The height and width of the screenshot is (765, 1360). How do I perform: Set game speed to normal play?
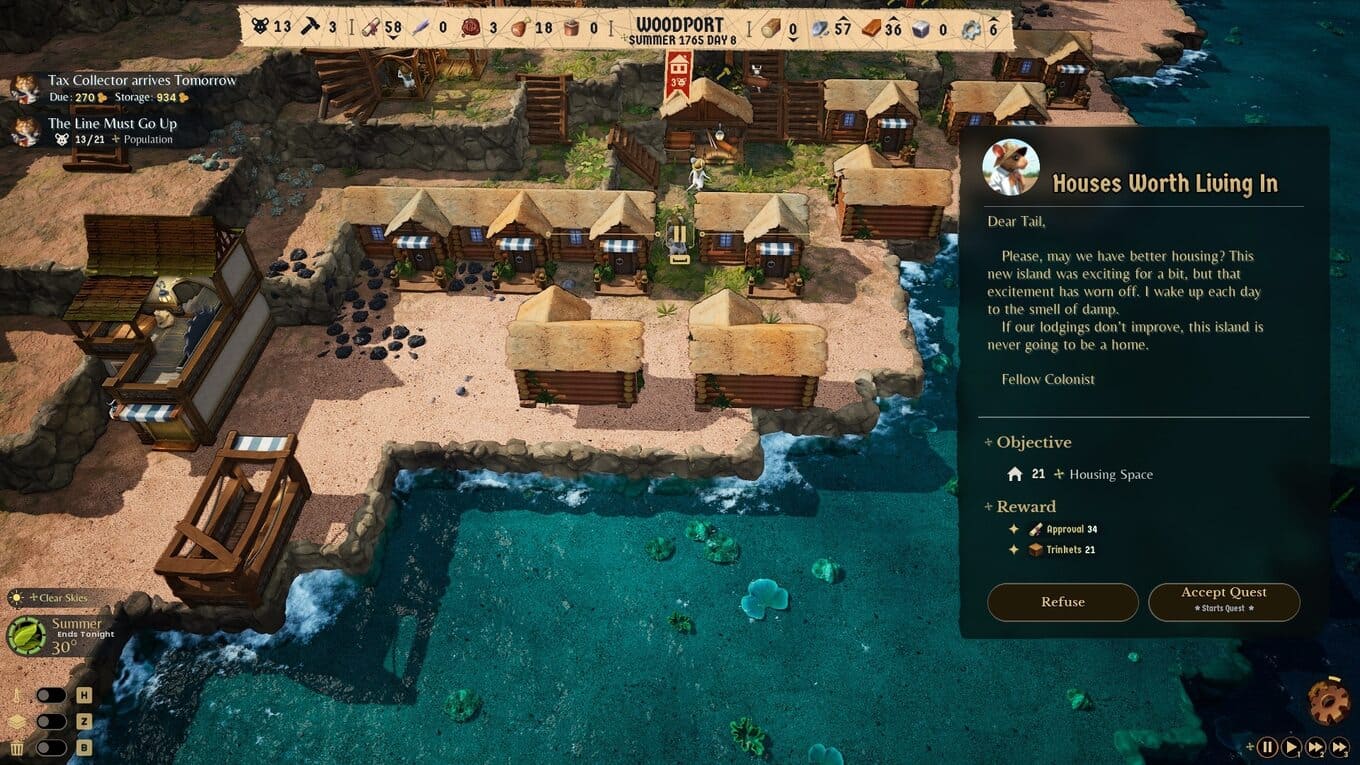1291,746
